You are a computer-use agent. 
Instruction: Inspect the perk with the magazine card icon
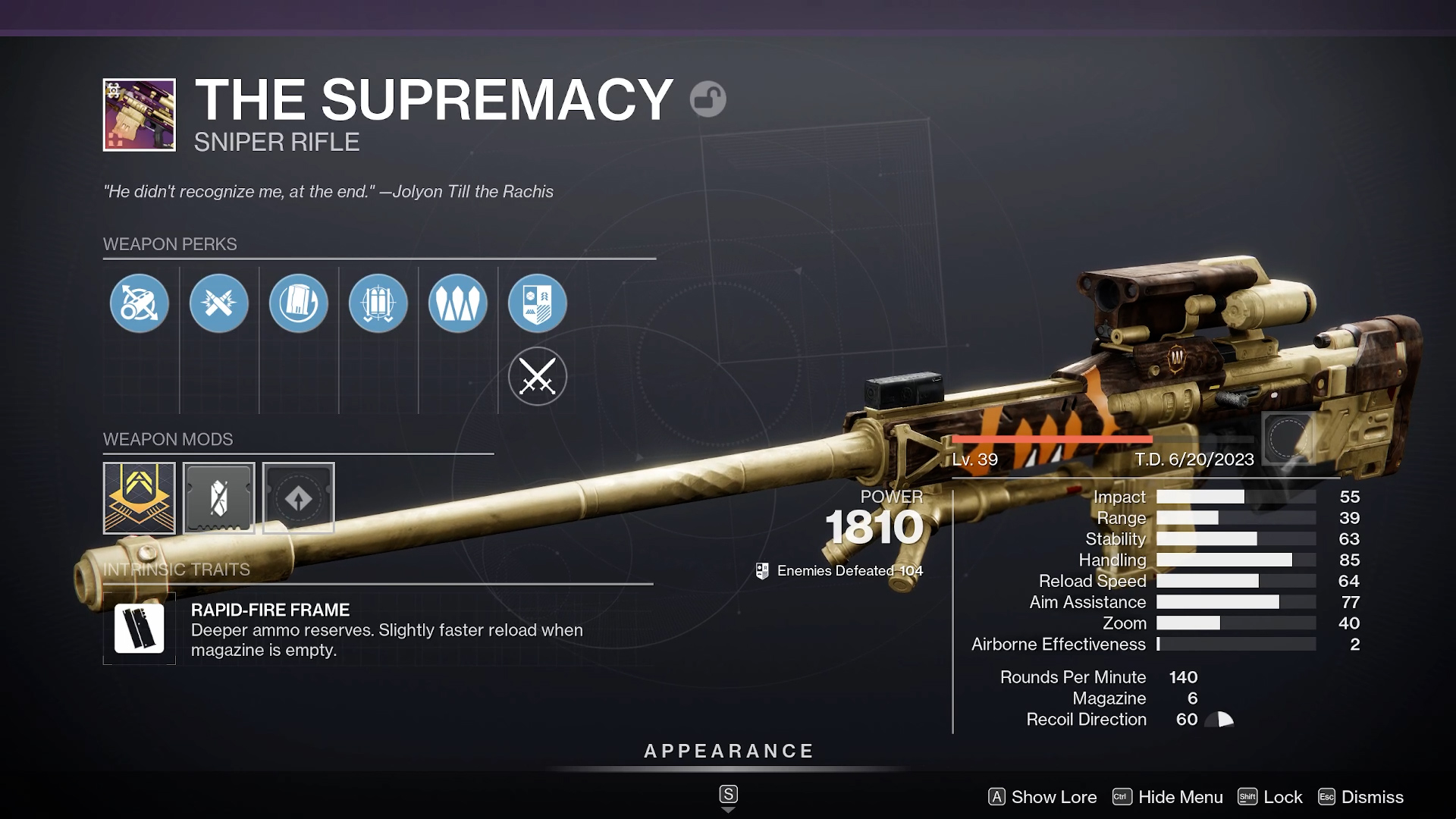[x=299, y=303]
